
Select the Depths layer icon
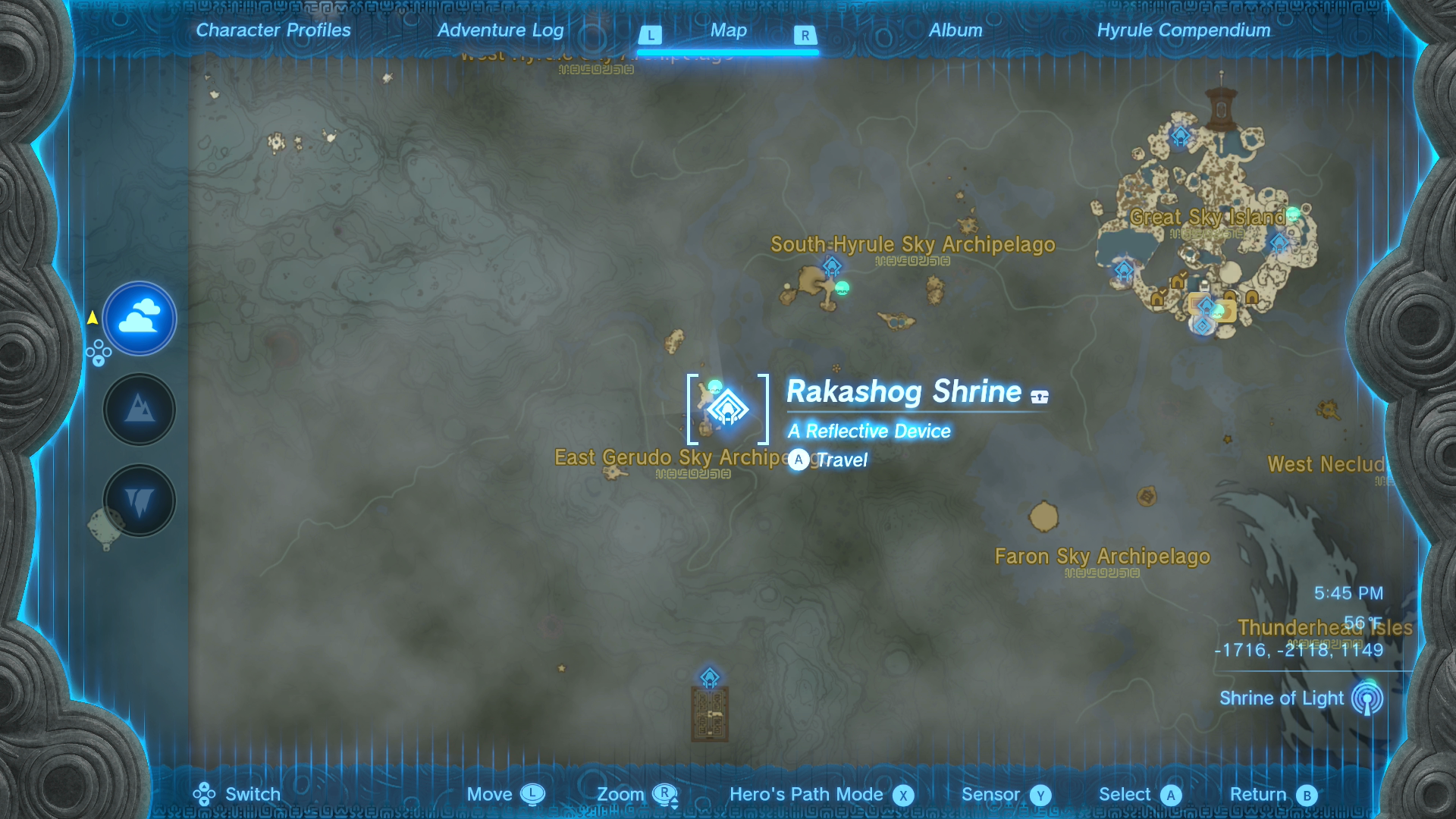140,500
